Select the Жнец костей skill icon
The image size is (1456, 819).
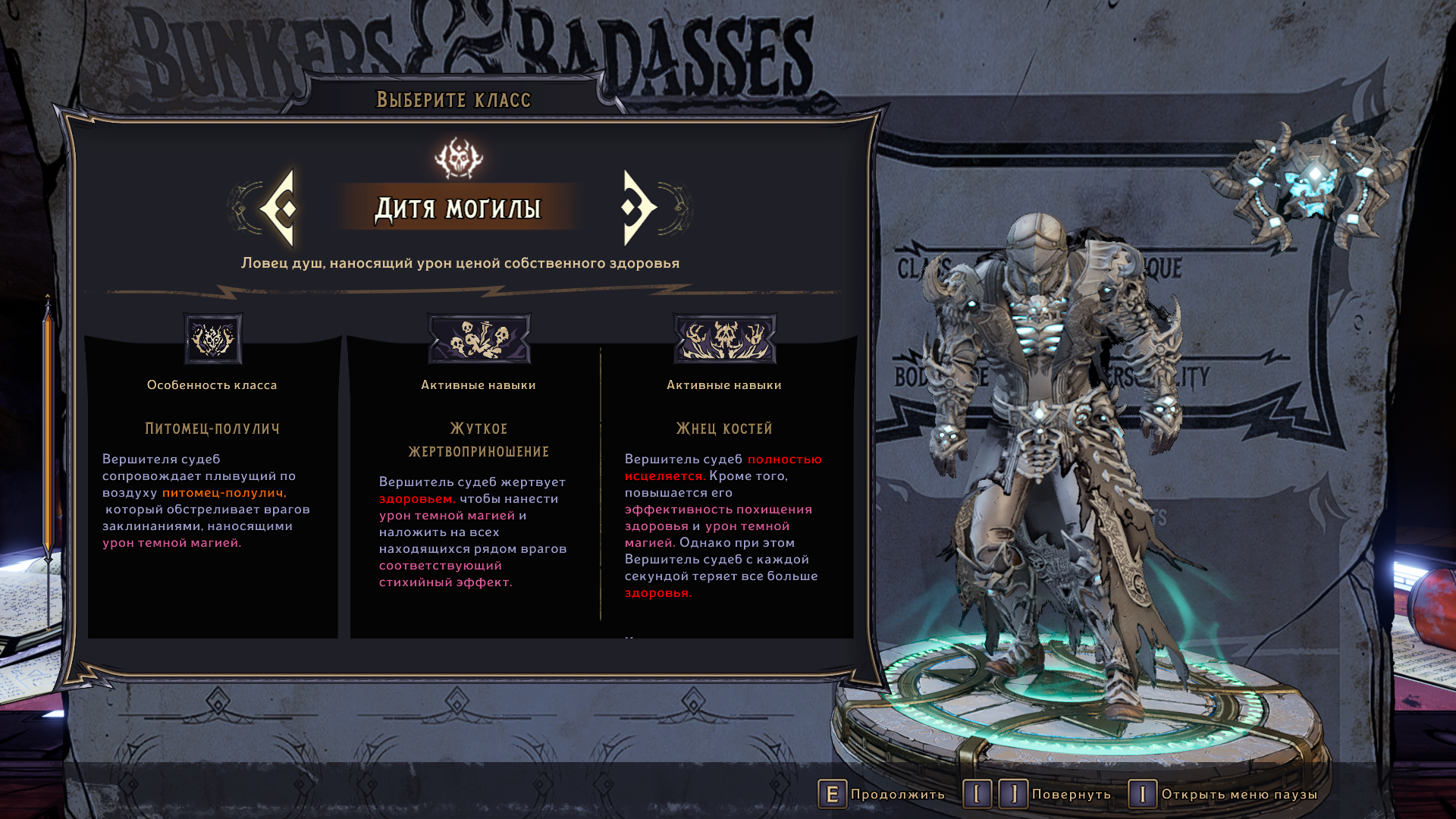pos(724,339)
